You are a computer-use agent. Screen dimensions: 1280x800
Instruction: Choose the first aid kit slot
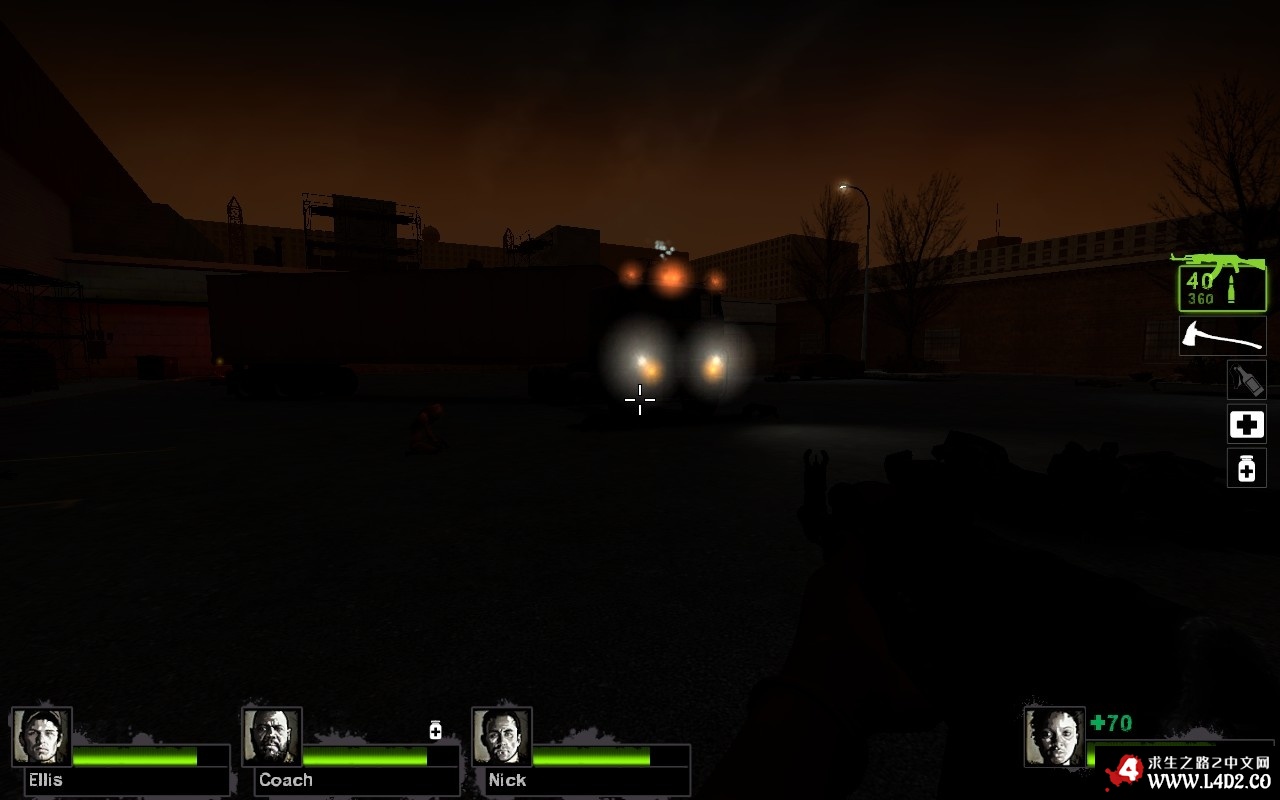pyautogui.click(x=1246, y=425)
